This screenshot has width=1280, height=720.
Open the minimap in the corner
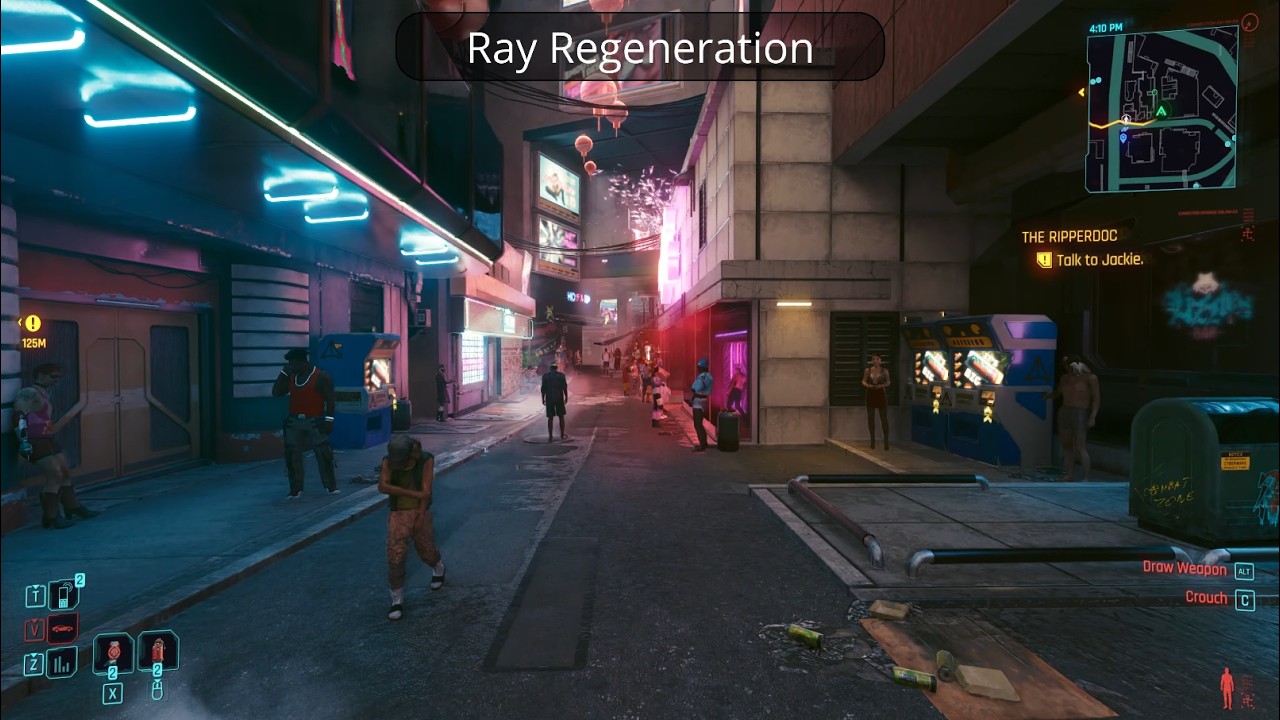pos(1162,108)
